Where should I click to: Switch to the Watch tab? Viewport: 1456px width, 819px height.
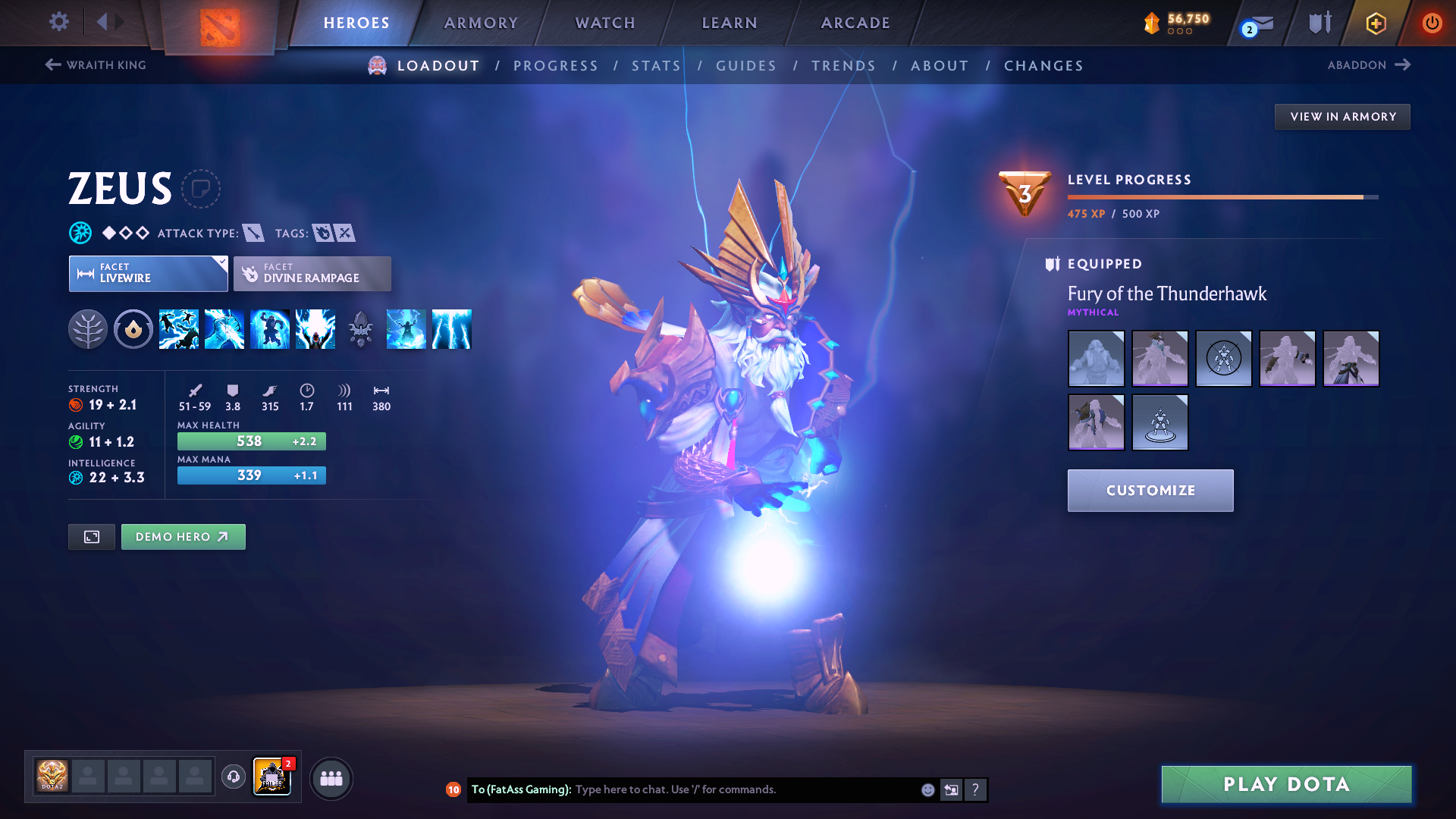point(605,23)
